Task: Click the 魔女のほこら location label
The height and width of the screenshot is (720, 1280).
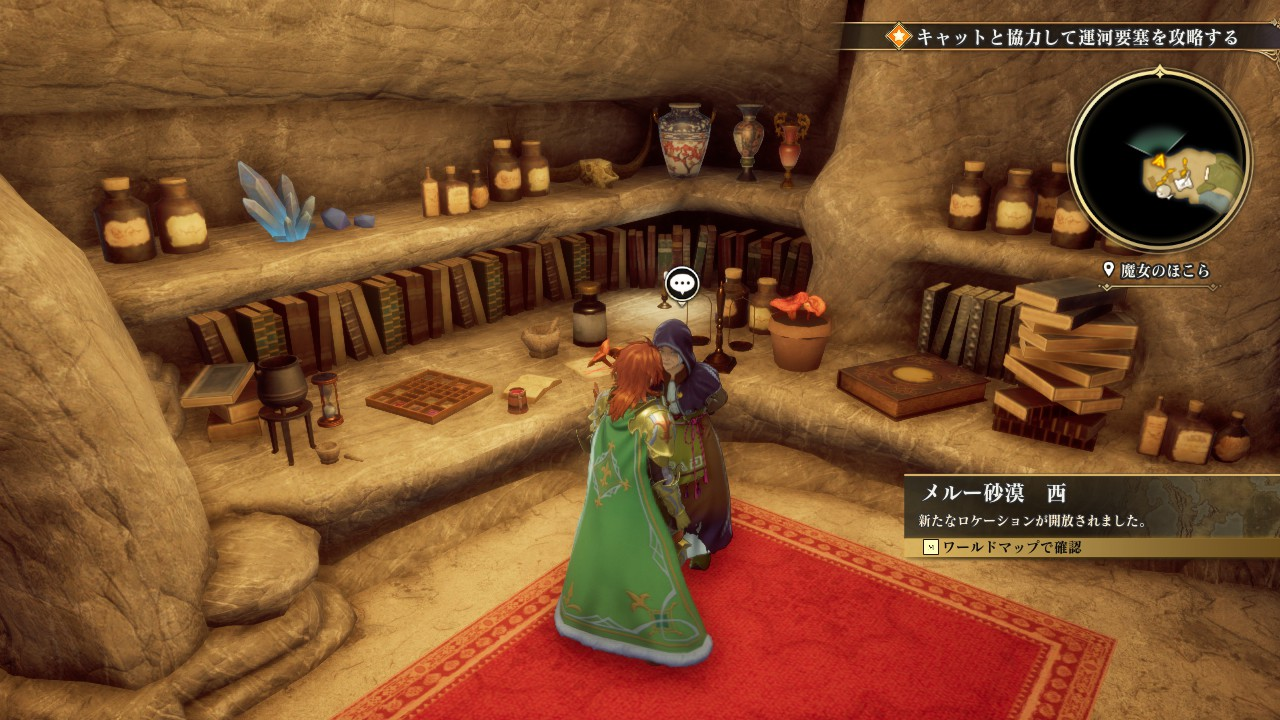Action: (x=1158, y=271)
